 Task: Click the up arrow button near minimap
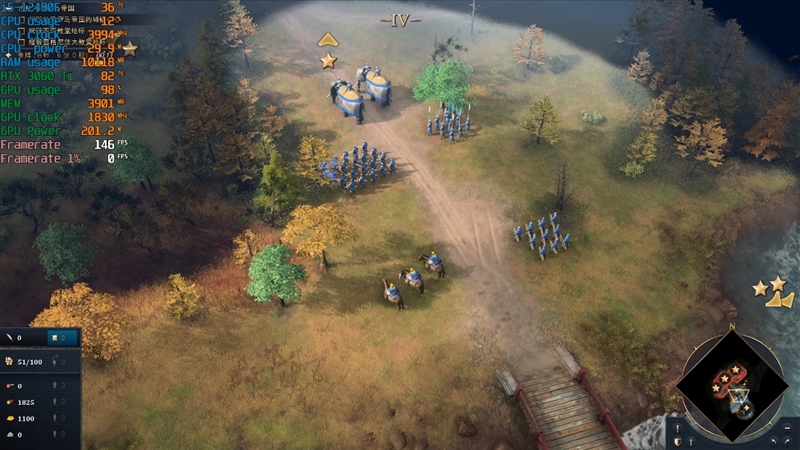click(x=691, y=442)
